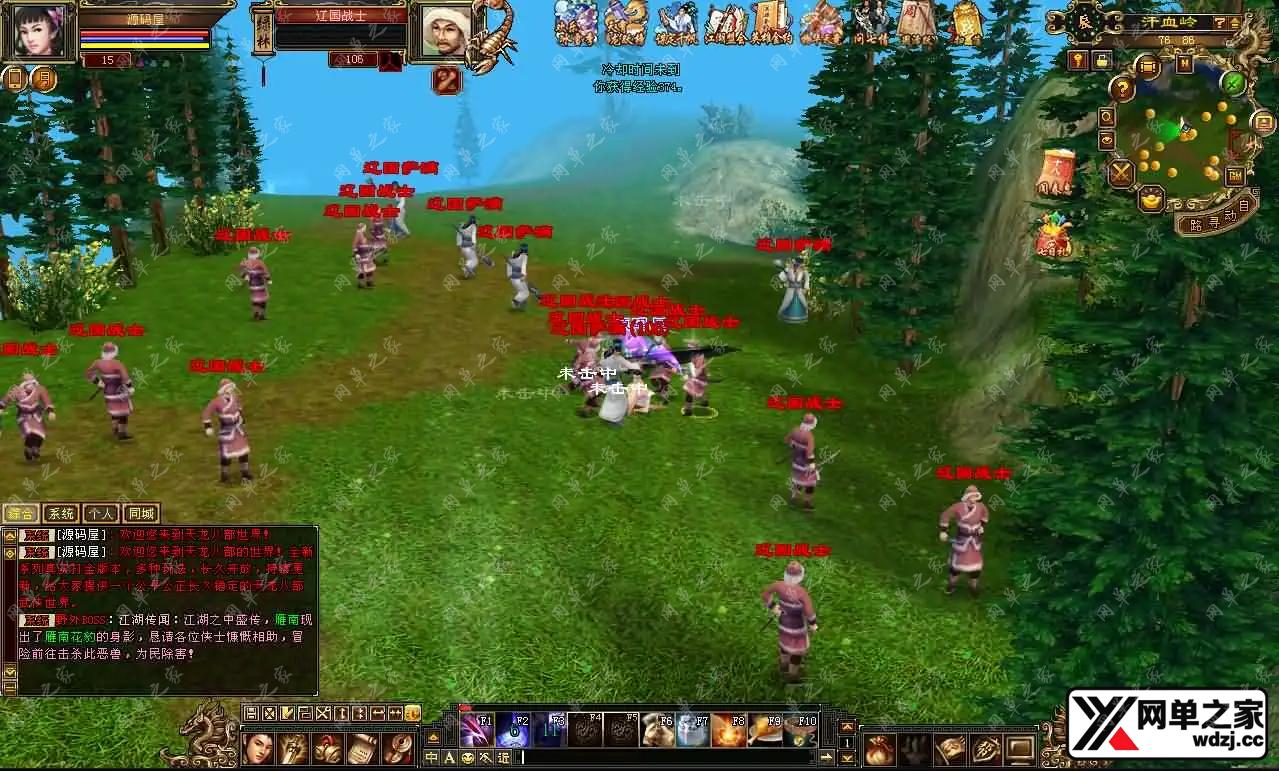Viewport: 1279px width, 771px height.
Task: Use the F2 skill slot
Action: tap(513, 730)
